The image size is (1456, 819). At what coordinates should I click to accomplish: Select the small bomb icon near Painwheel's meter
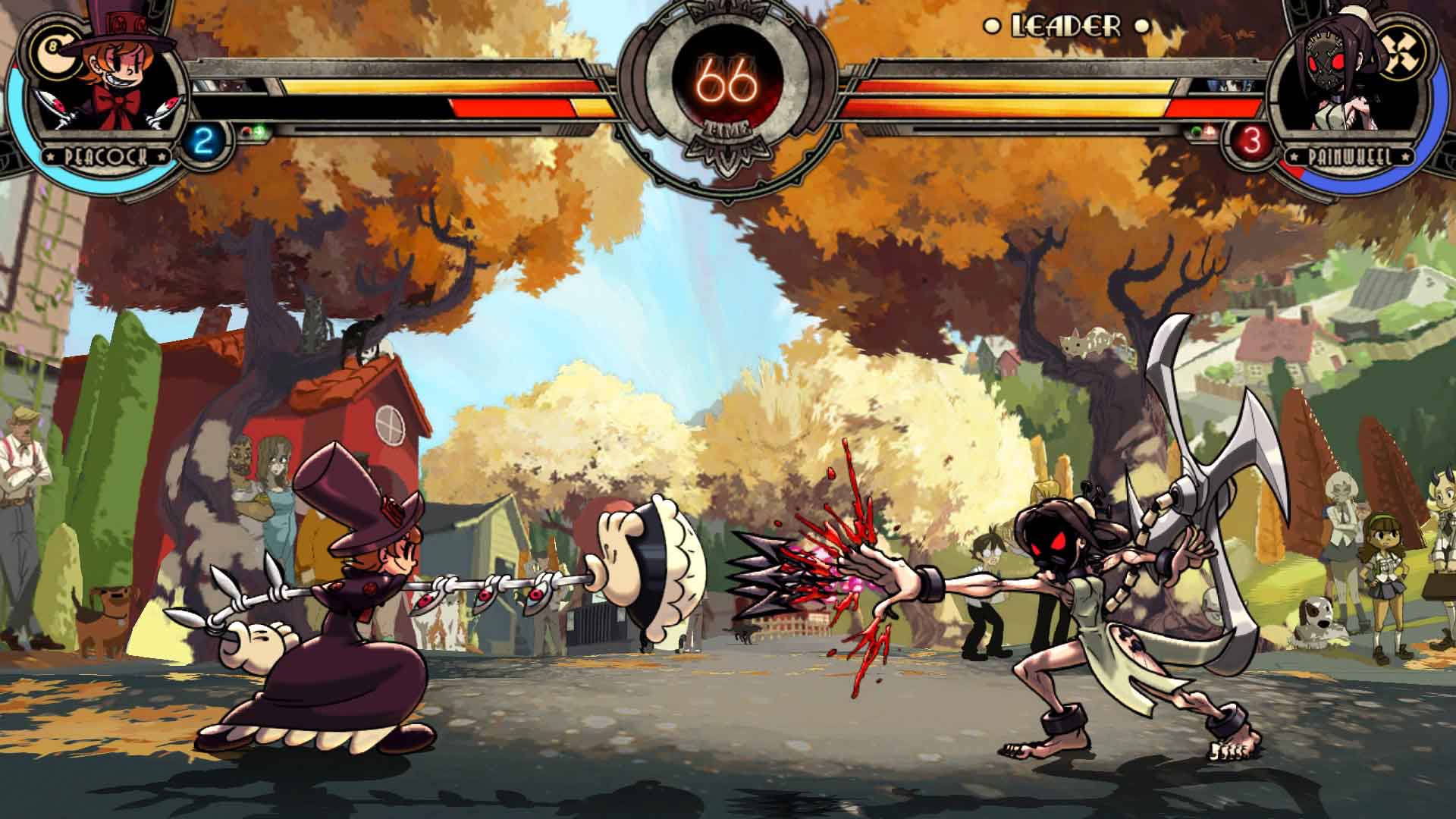coord(1209,130)
